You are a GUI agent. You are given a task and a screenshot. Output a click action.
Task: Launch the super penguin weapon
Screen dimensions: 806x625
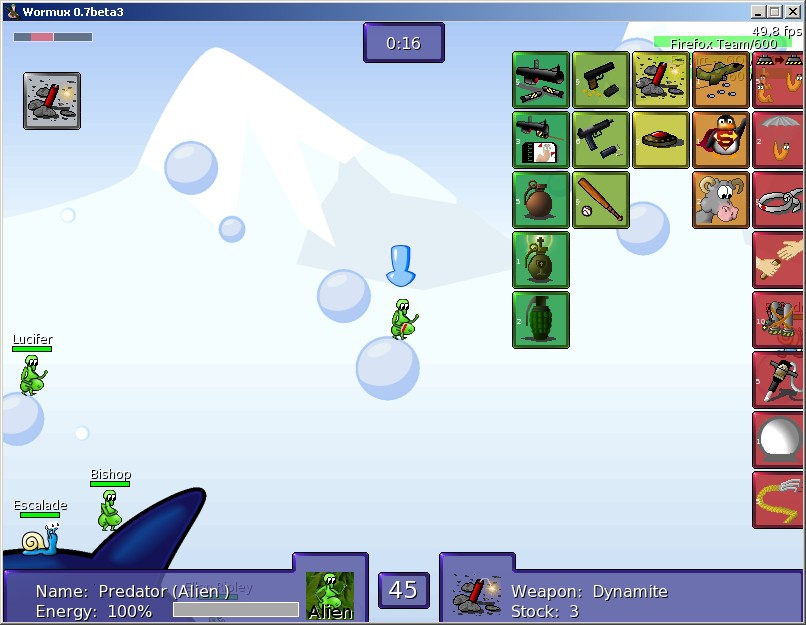[x=720, y=140]
